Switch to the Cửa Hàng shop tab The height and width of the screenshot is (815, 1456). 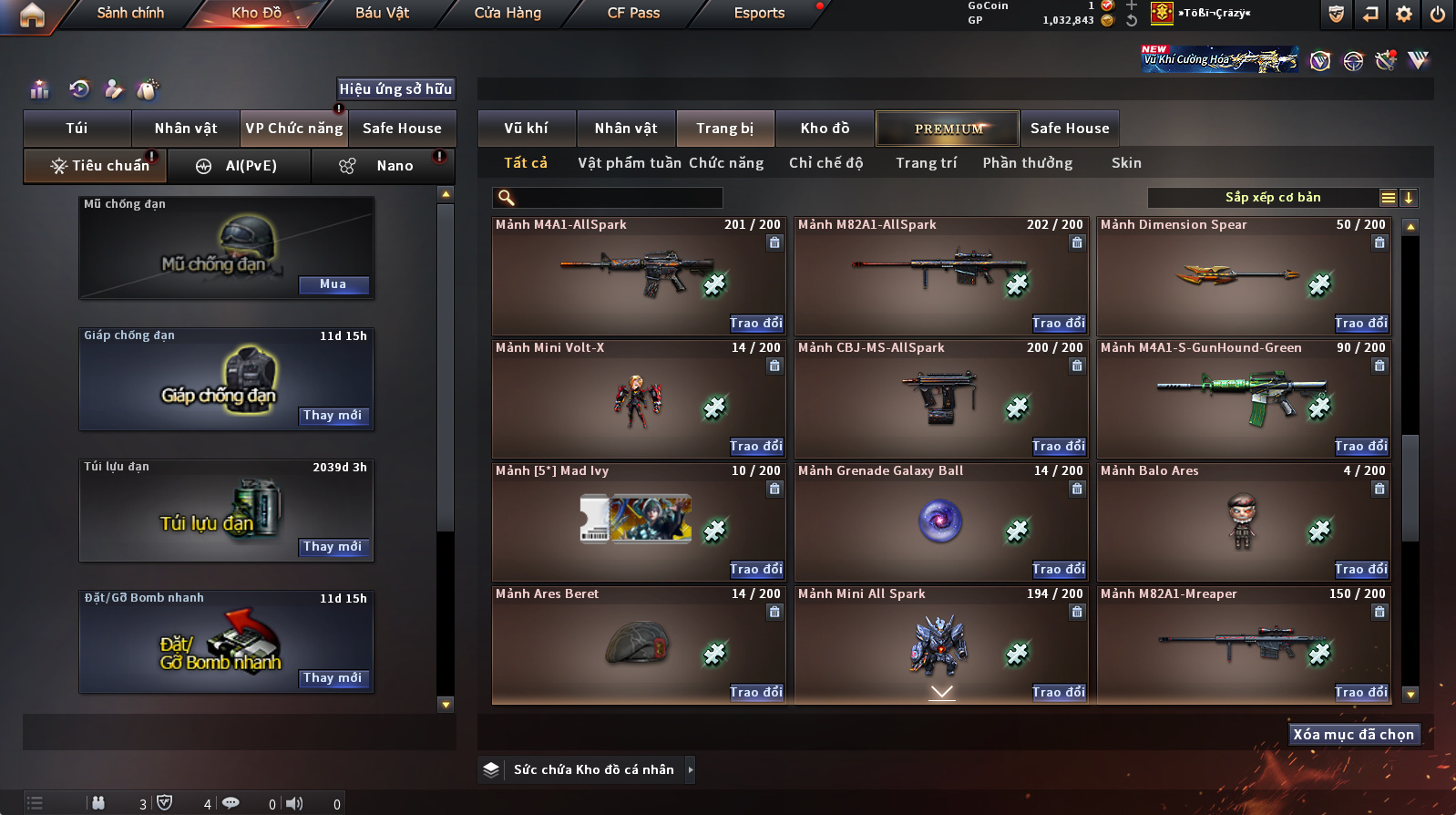pyautogui.click(x=508, y=13)
